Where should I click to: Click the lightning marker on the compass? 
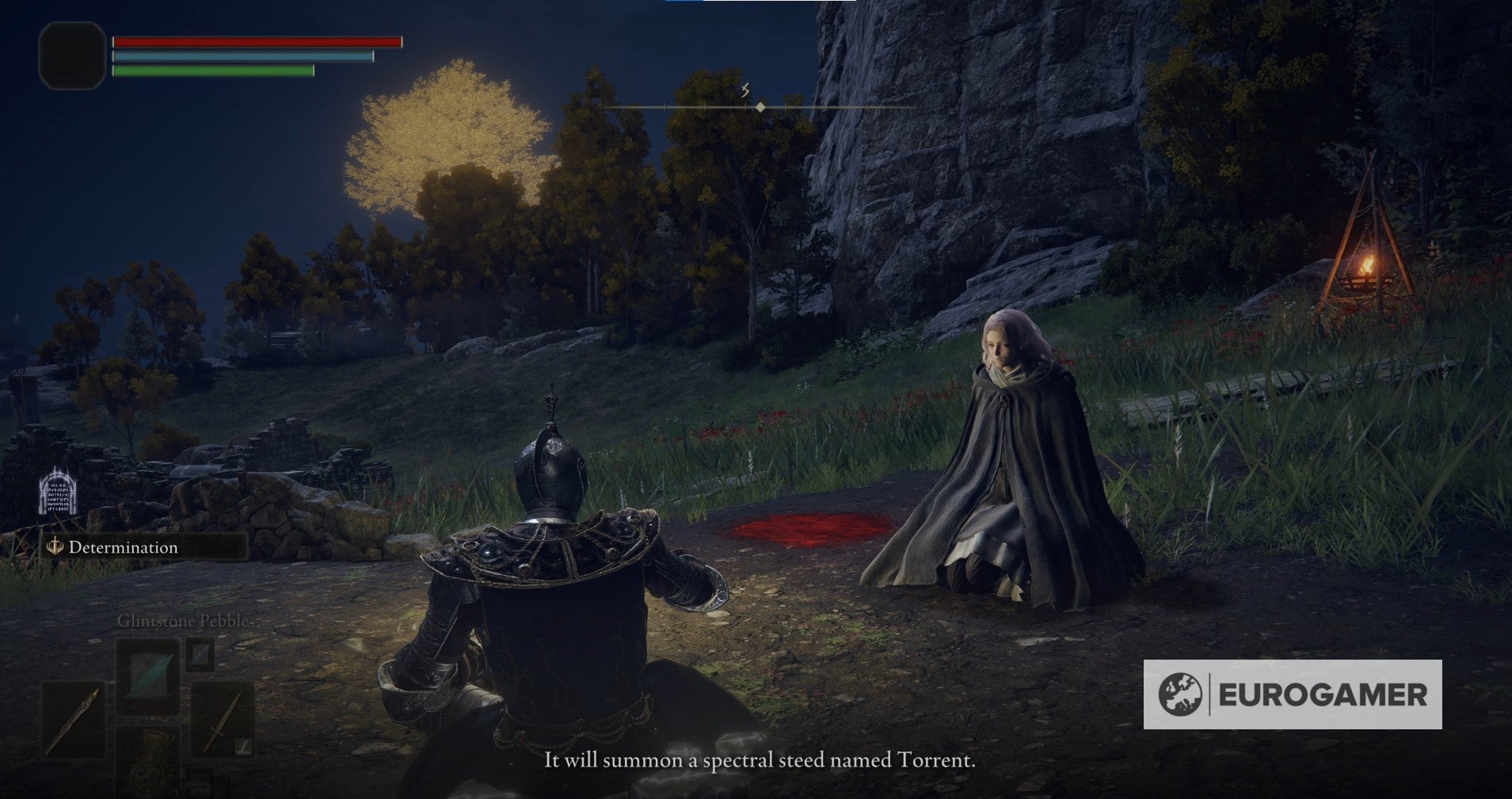[745, 91]
